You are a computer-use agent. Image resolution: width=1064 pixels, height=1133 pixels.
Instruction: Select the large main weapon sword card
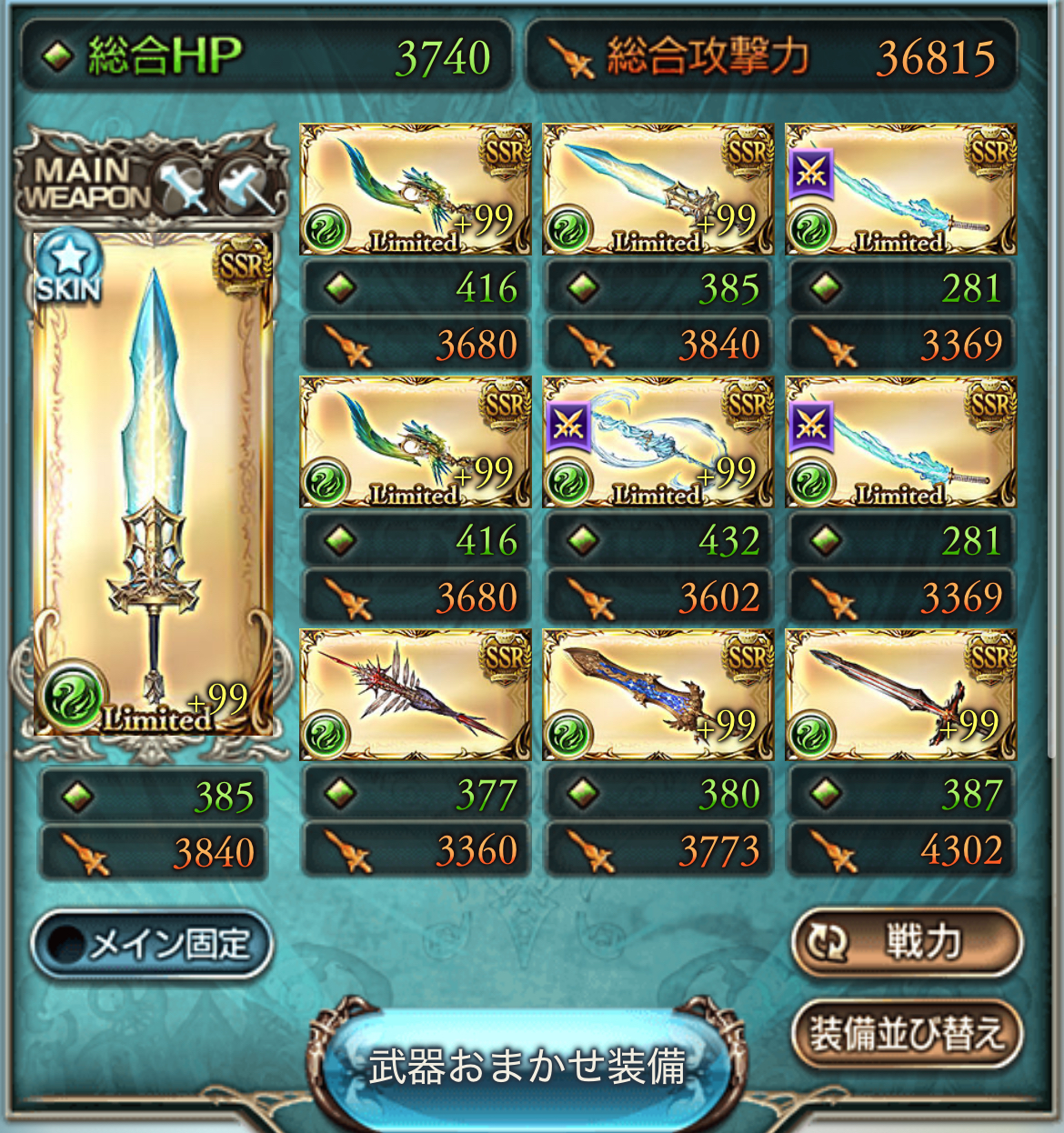153,482
